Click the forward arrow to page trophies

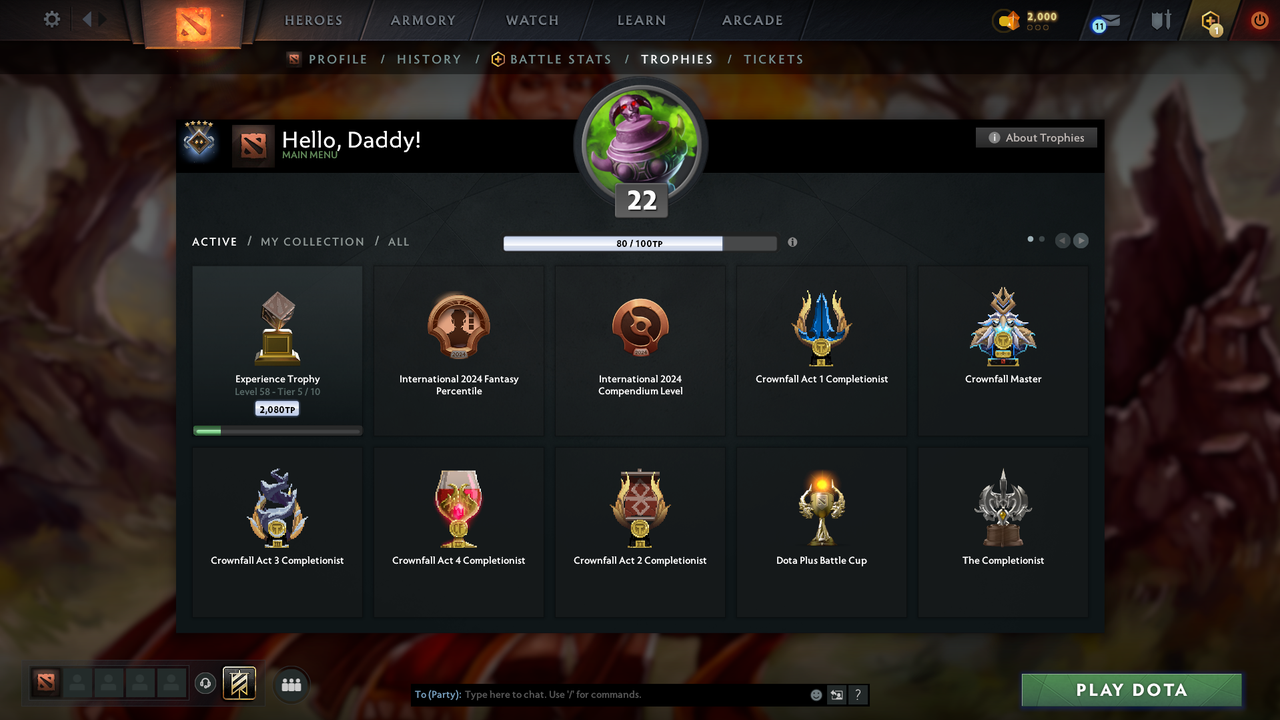(1081, 240)
